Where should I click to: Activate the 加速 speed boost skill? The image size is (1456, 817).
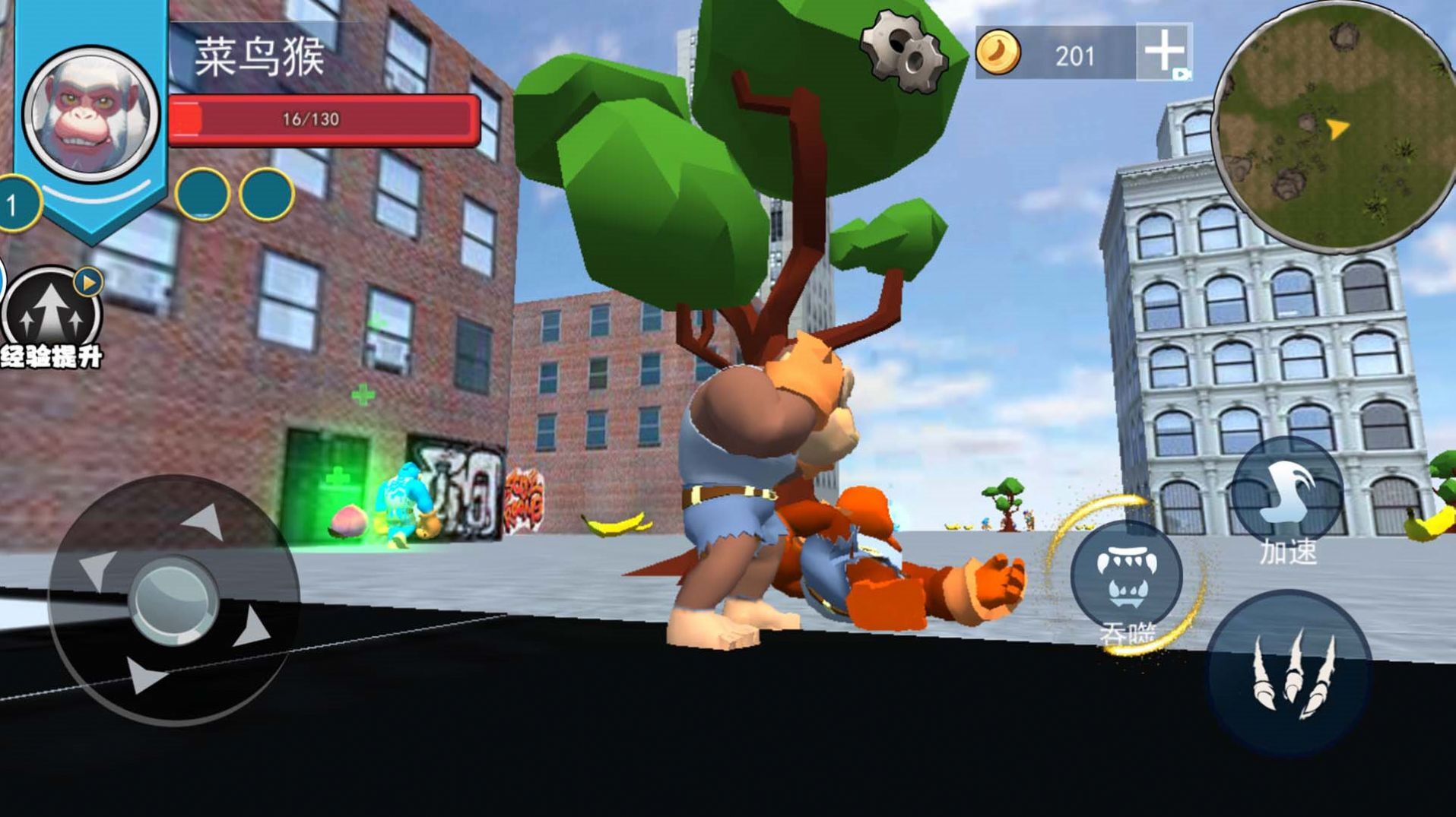[x=1286, y=492]
